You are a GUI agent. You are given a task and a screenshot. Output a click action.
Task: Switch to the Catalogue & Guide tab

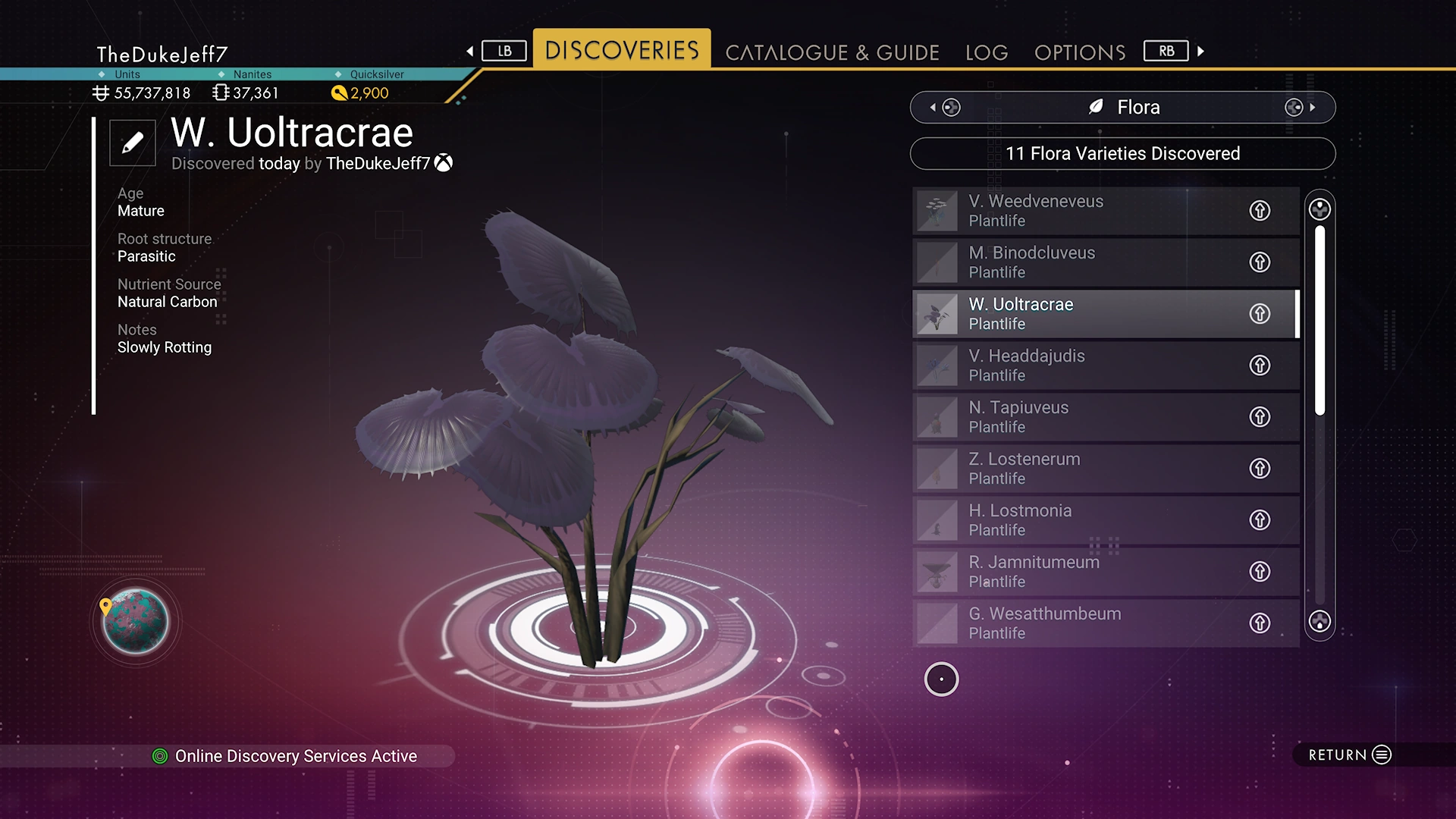point(832,52)
